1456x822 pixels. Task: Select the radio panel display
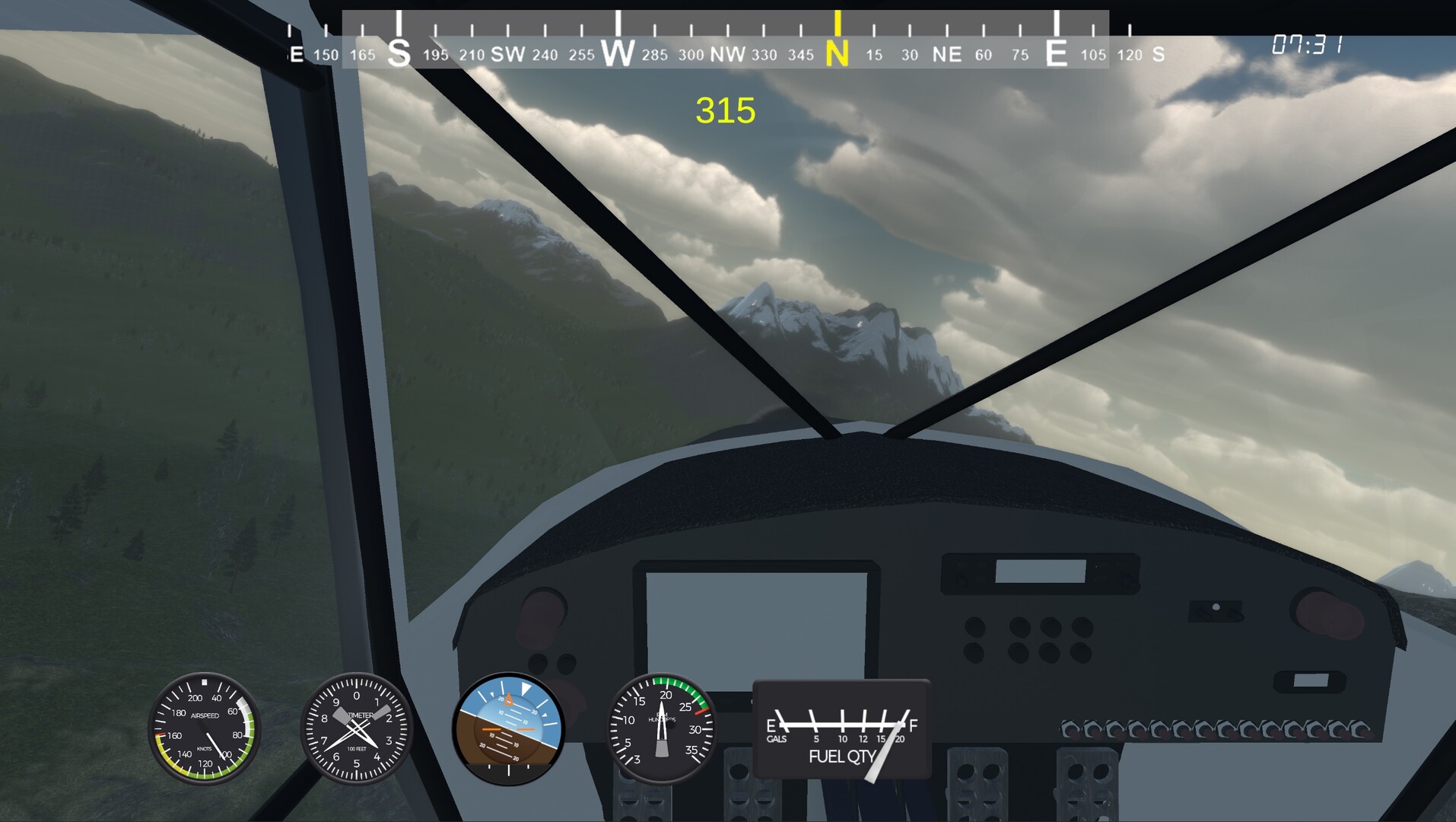1041,572
